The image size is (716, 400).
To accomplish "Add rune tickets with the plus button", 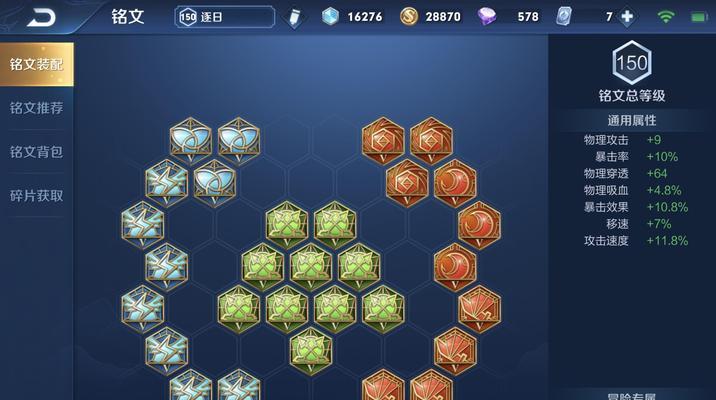I will (x=627, y=17).
